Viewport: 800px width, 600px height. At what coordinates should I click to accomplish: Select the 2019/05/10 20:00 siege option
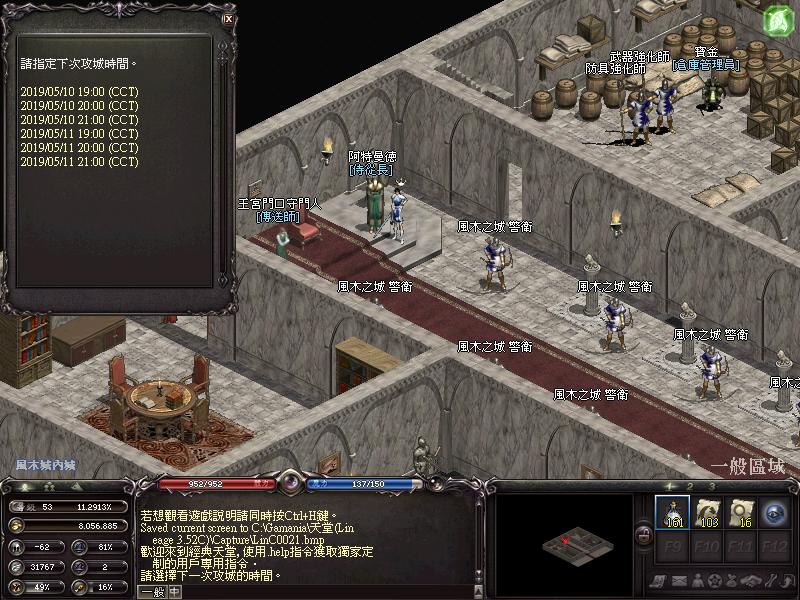79,105
